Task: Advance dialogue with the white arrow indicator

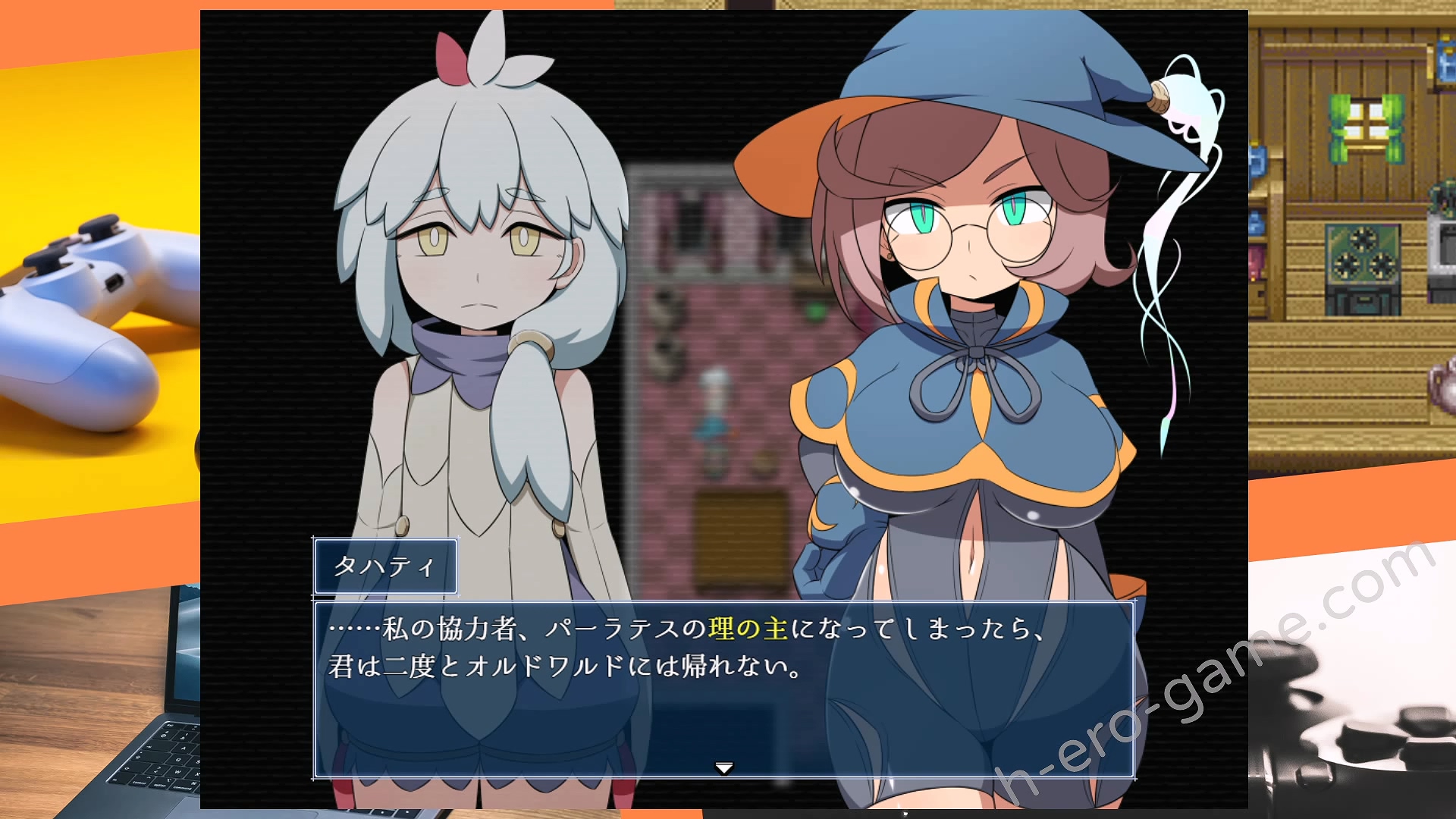Action: coord(724,768)
